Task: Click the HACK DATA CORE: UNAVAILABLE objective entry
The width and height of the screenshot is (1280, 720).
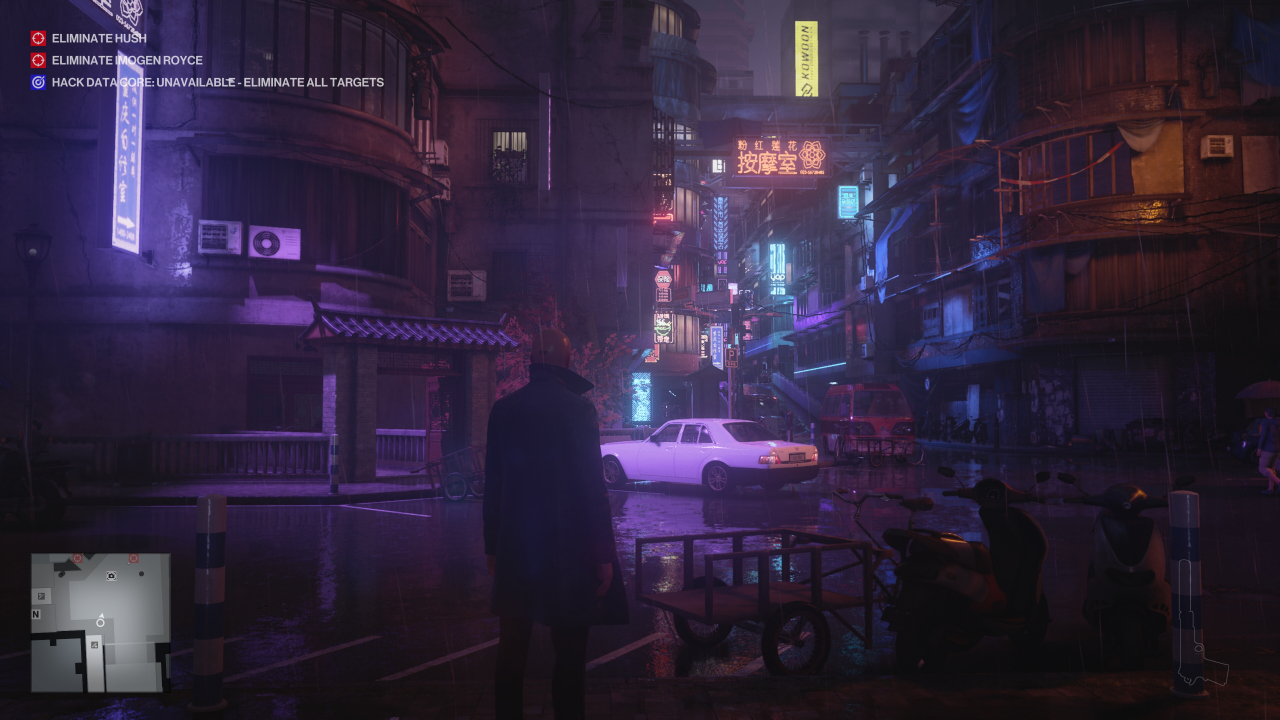Action: point(215,82)
